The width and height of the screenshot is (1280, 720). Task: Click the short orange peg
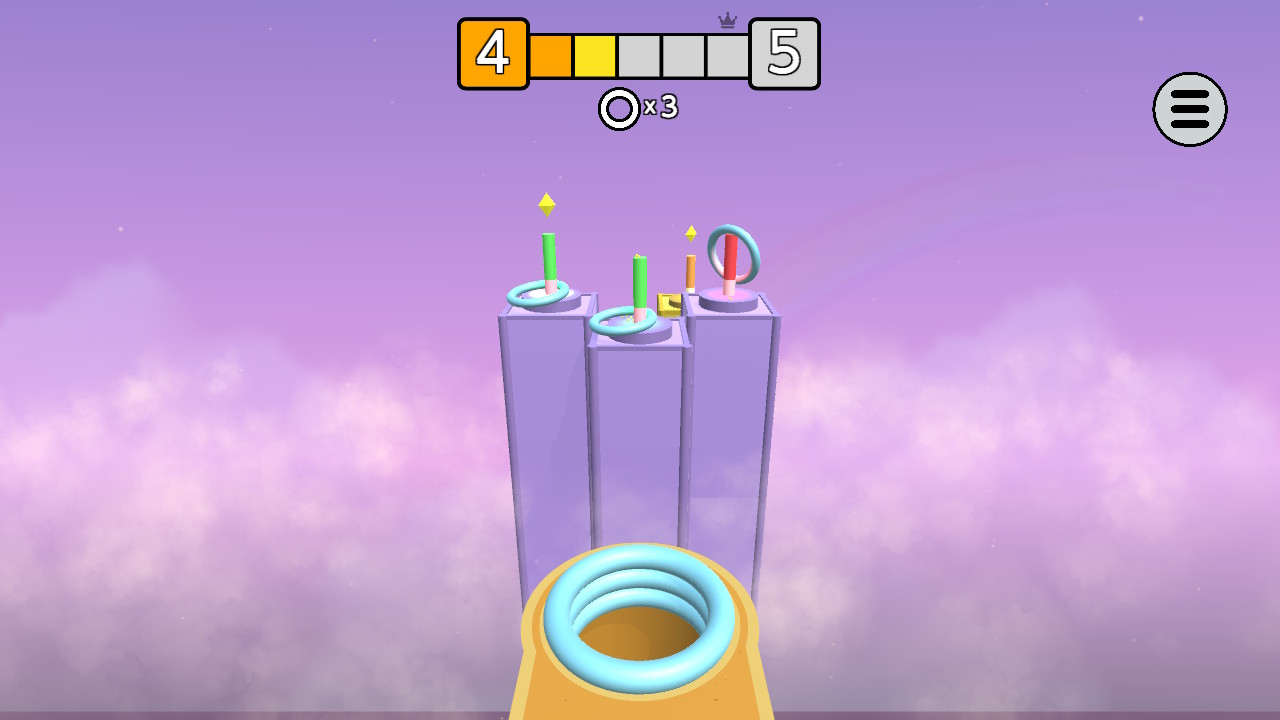coord(690,272)
